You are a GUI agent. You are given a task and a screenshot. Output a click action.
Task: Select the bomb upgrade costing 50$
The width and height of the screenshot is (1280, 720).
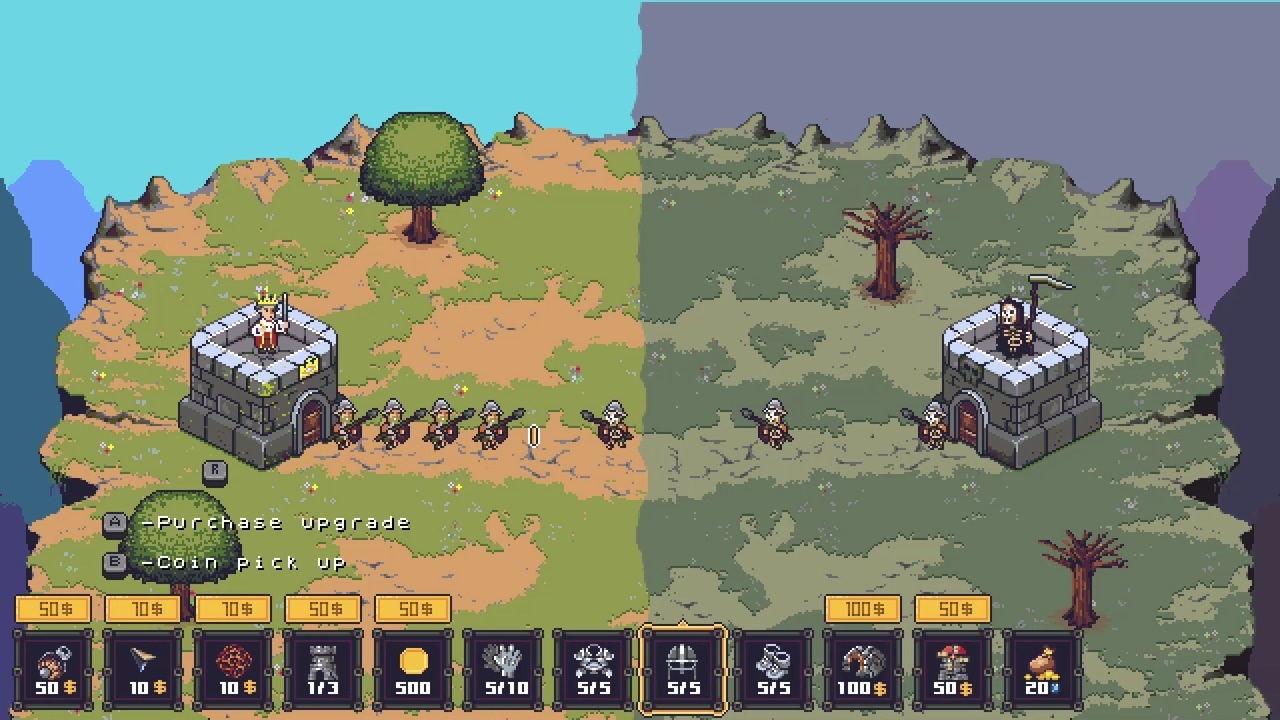click(53, 665)
